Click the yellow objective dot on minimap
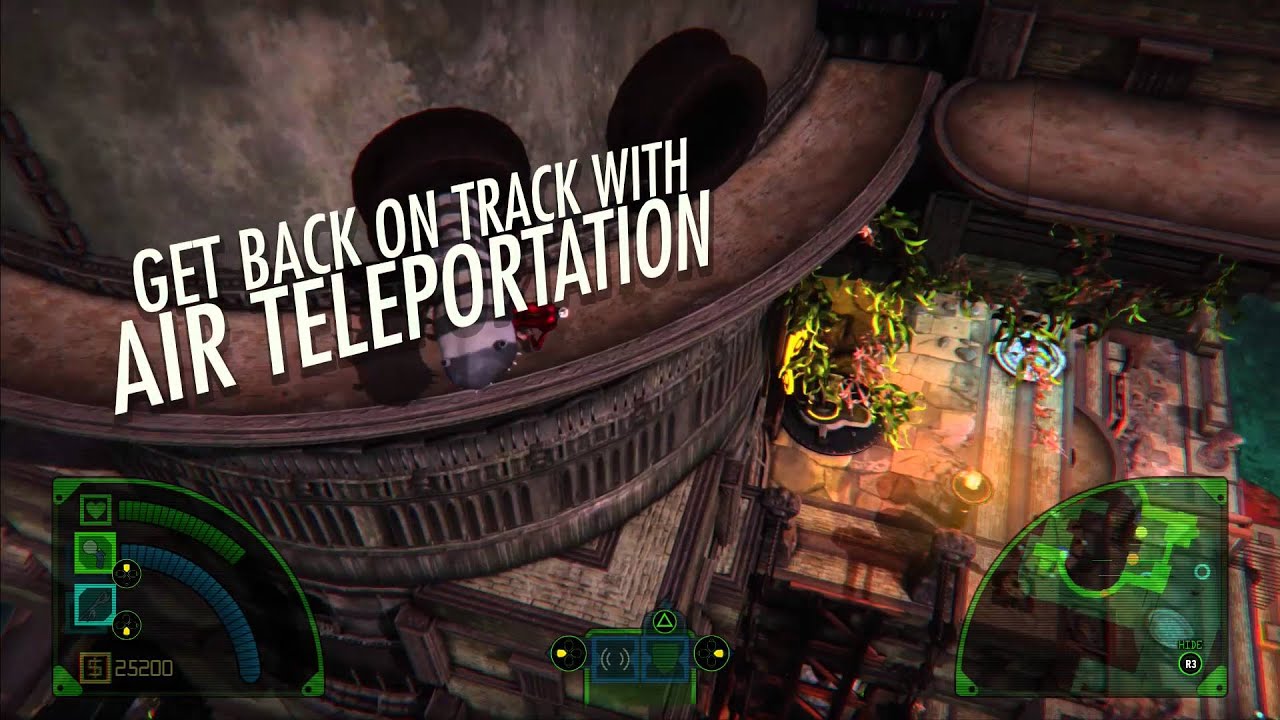Screen dimensions: 1280x720 (x=1142, y=532)
